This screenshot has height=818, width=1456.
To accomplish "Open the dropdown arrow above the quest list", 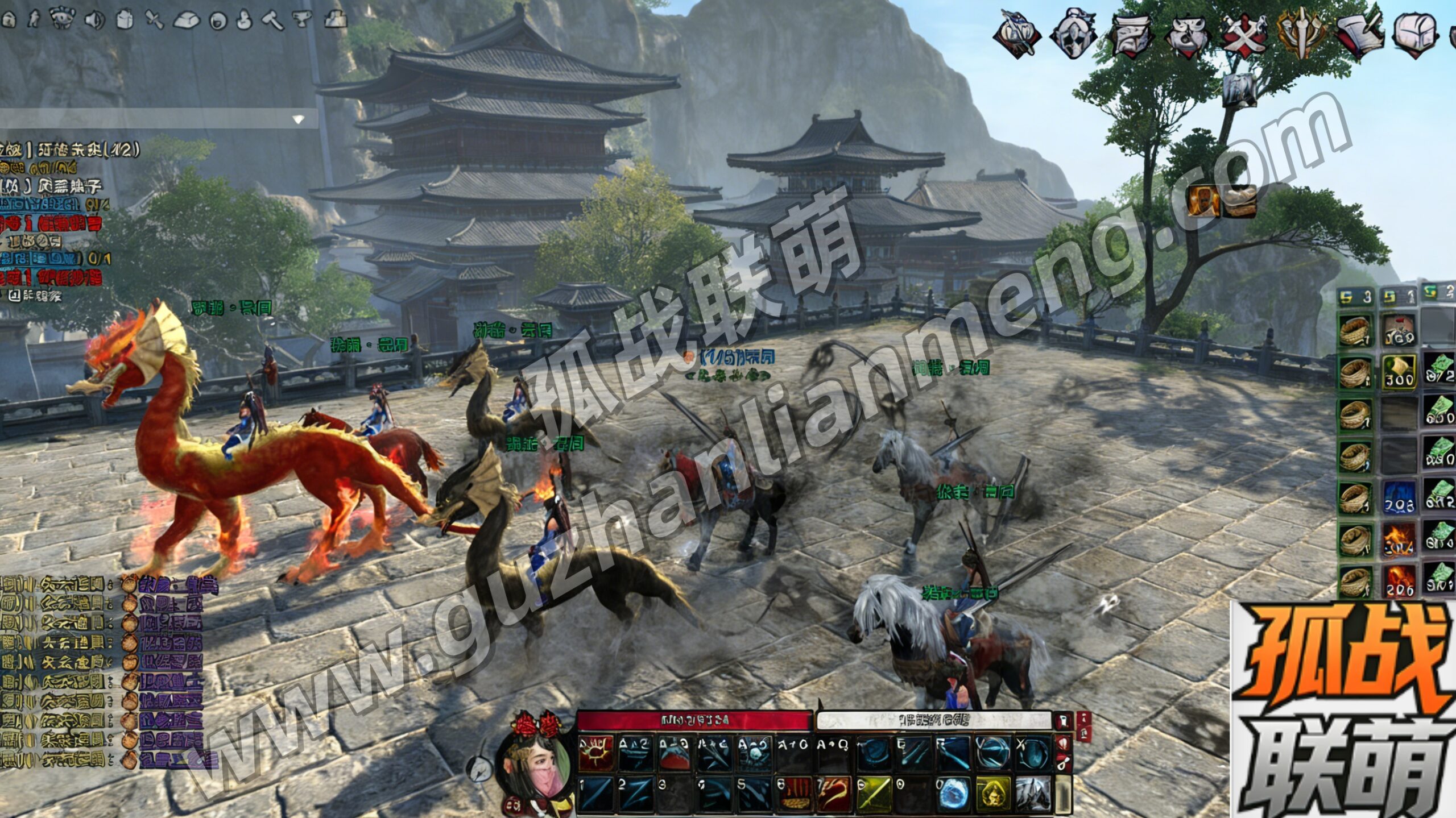I will (298, 119).
